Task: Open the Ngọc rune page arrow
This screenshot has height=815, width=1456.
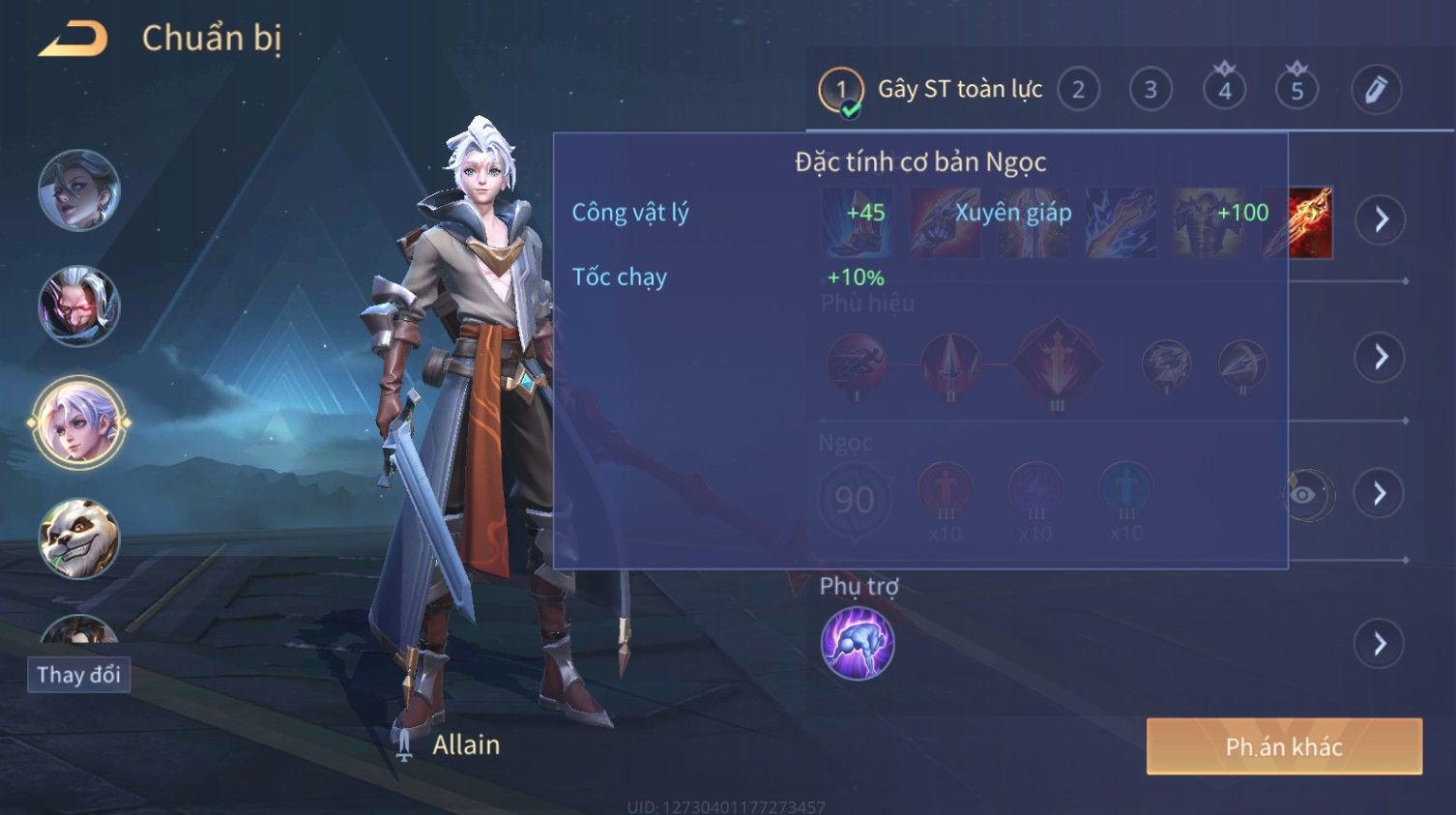Action: (x=1379, y=494)
